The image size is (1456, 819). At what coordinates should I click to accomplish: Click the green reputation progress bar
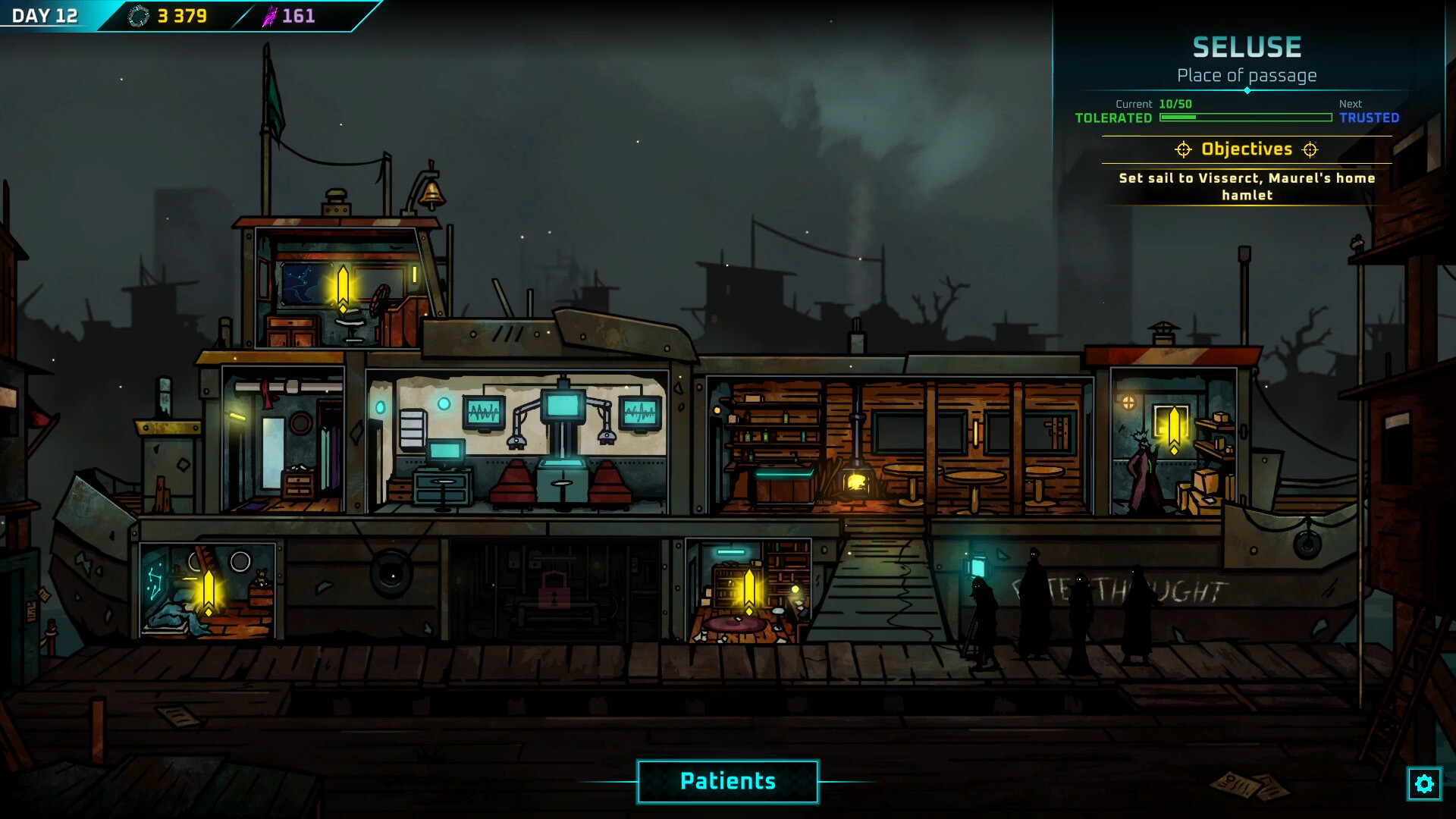[1244, 118]
